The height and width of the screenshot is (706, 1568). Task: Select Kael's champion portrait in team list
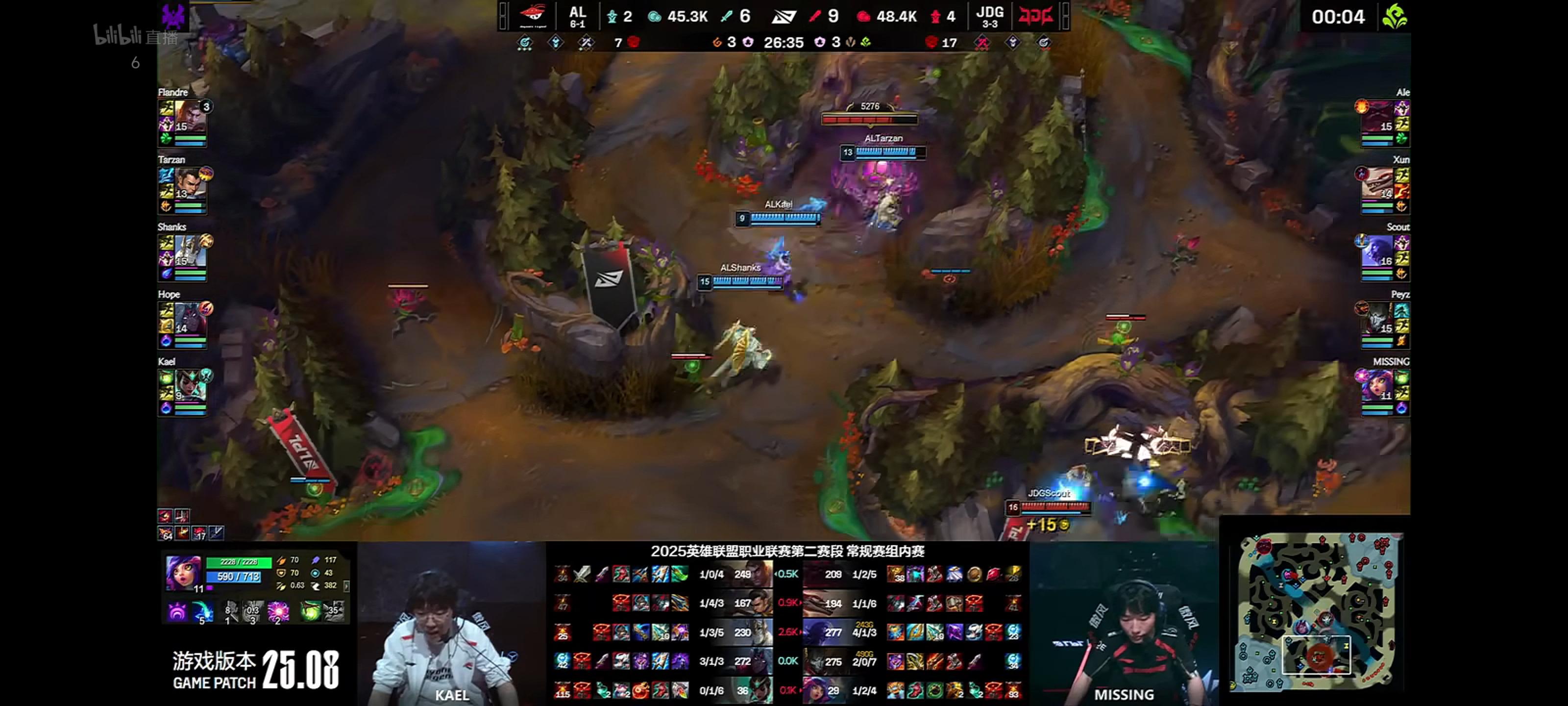pyautogui.click(x=190, y=385)
